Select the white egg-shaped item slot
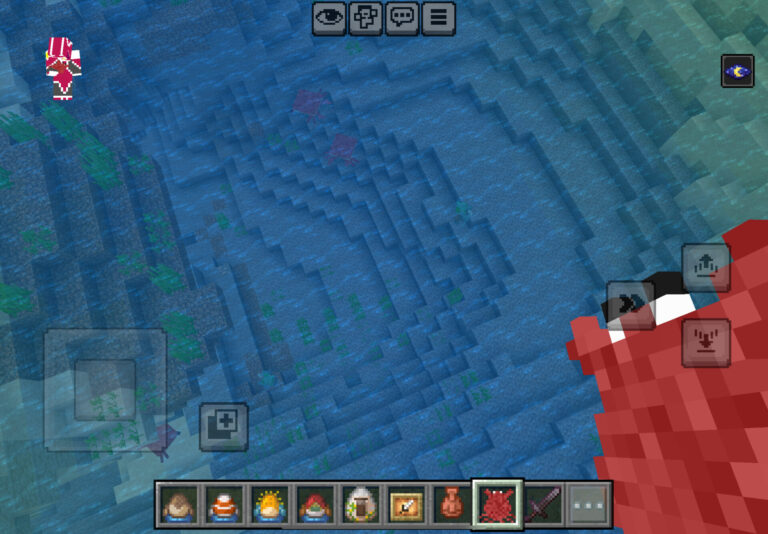The image size is (768, 534). [360, 505]
